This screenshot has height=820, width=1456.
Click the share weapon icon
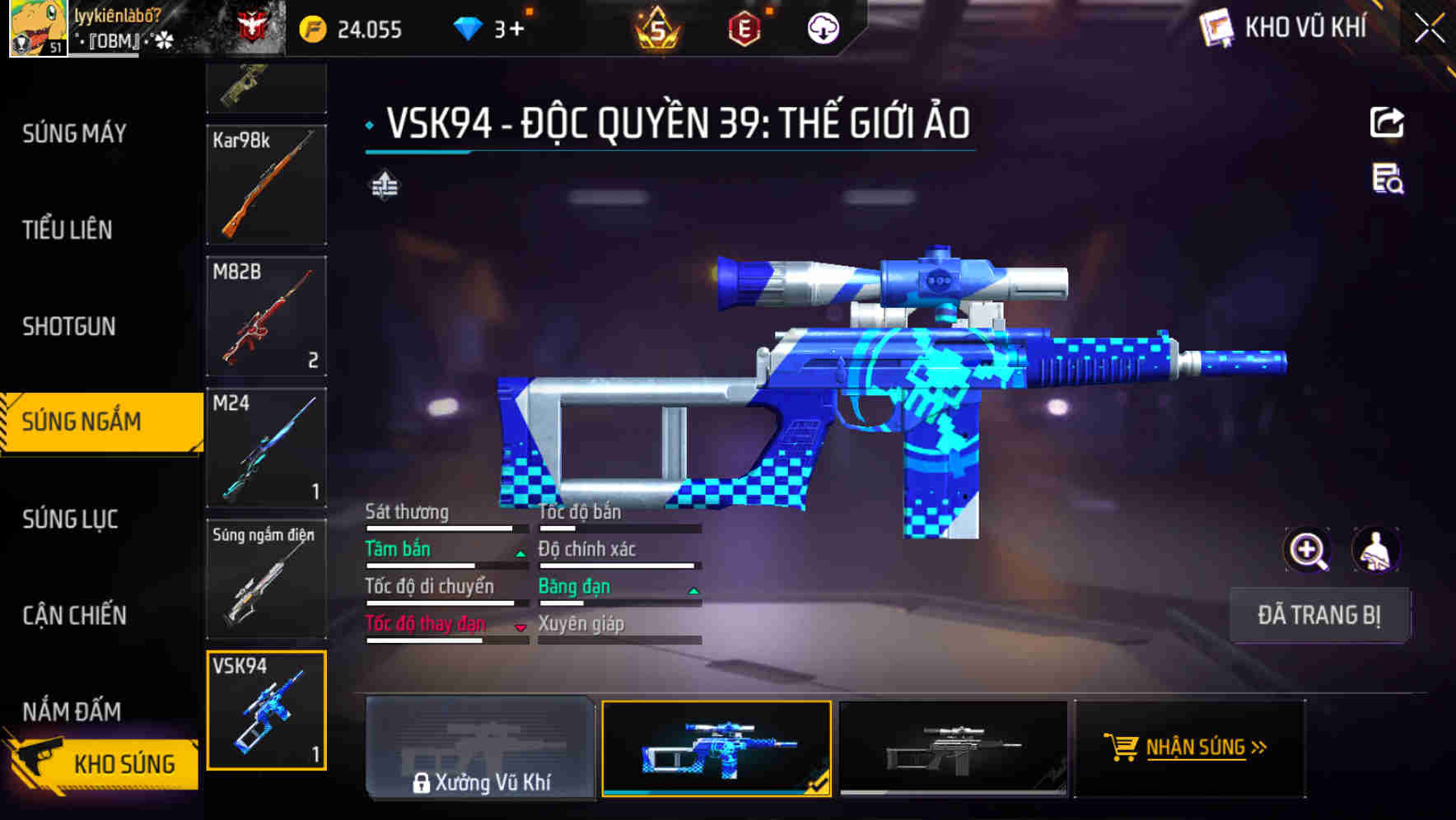[x=1388, y=122]
